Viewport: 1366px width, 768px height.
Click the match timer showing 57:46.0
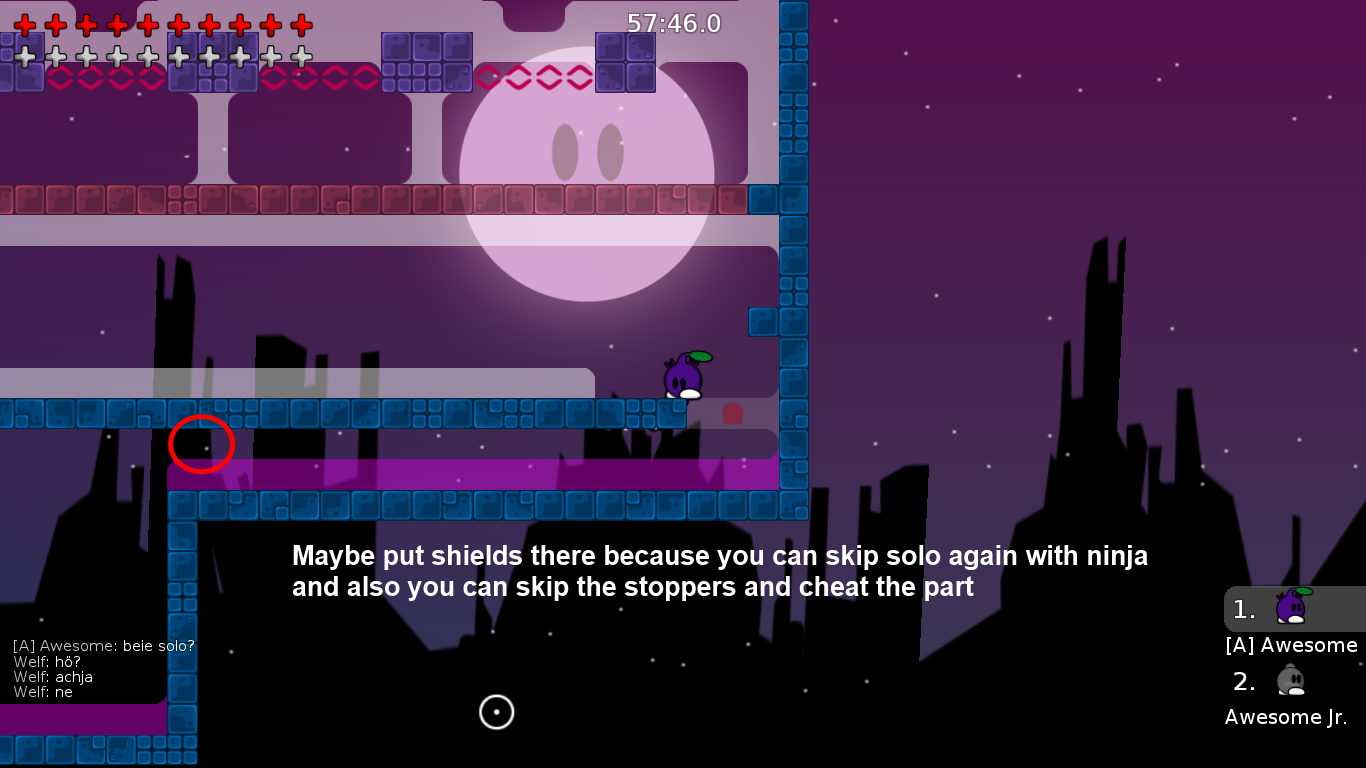pos(673,23)
